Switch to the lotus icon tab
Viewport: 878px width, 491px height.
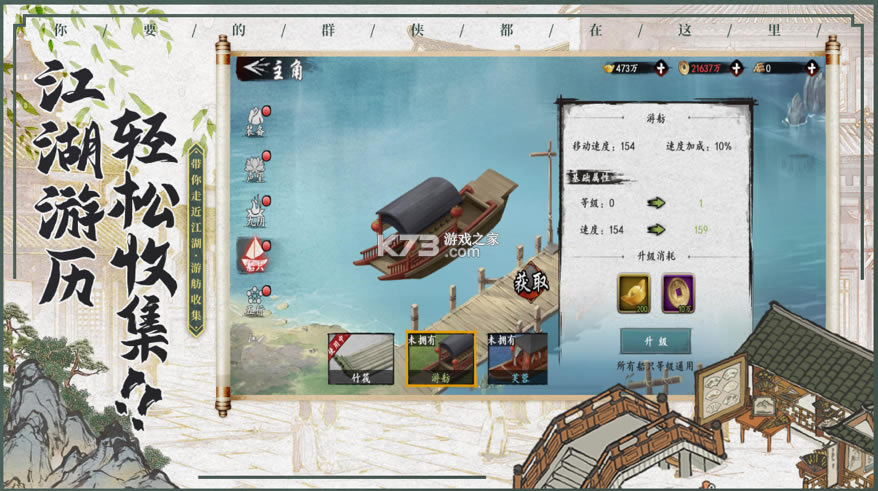click(x=255, y=166)
